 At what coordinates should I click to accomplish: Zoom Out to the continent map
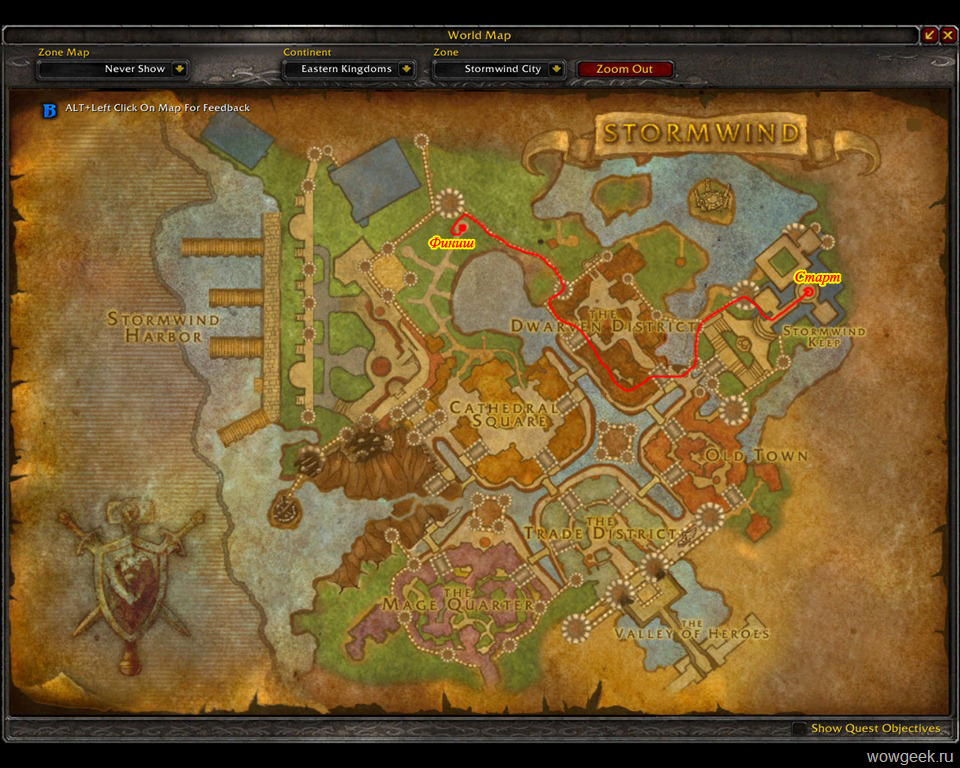625,69
